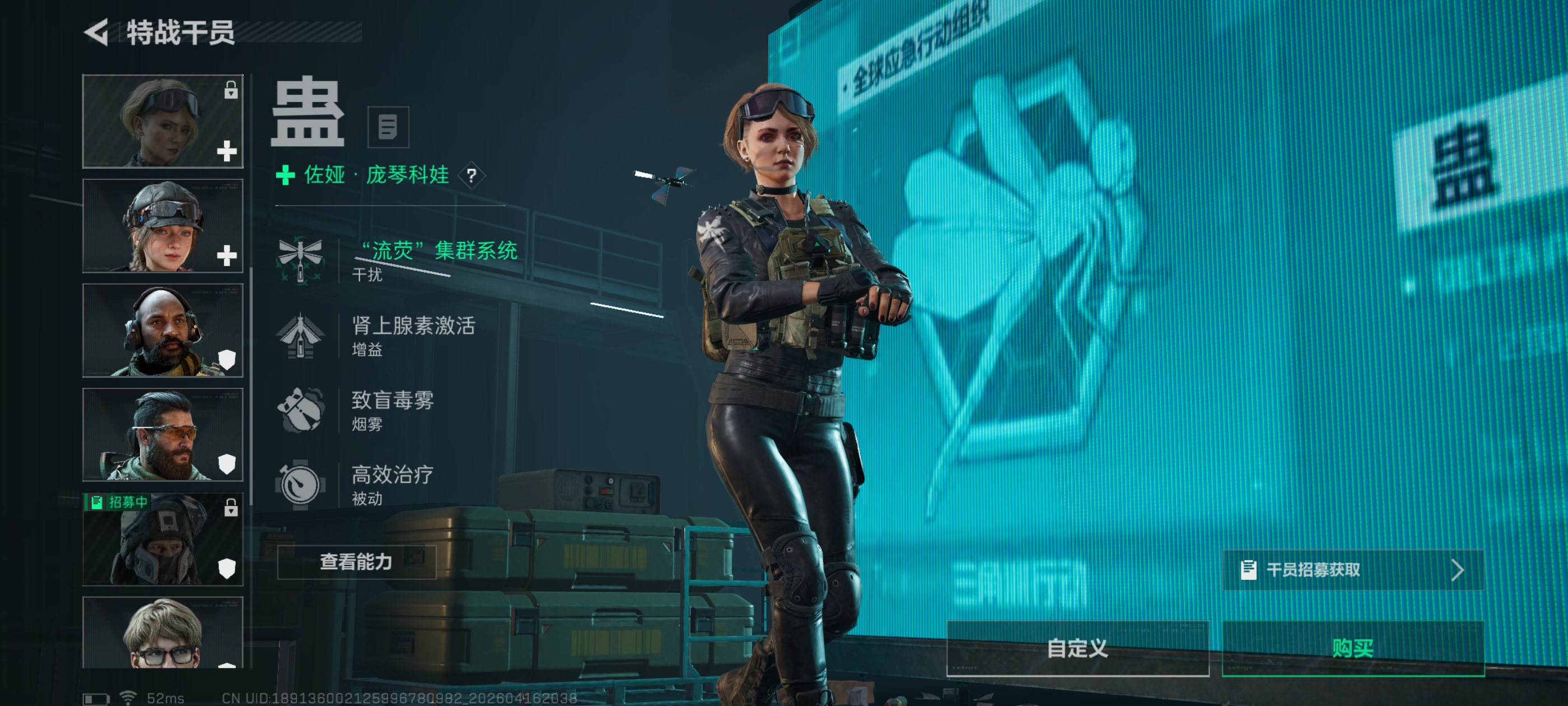This screenshot has height=706, width=1568.
Task: Click the 查看能力 button
Action: 356,561
